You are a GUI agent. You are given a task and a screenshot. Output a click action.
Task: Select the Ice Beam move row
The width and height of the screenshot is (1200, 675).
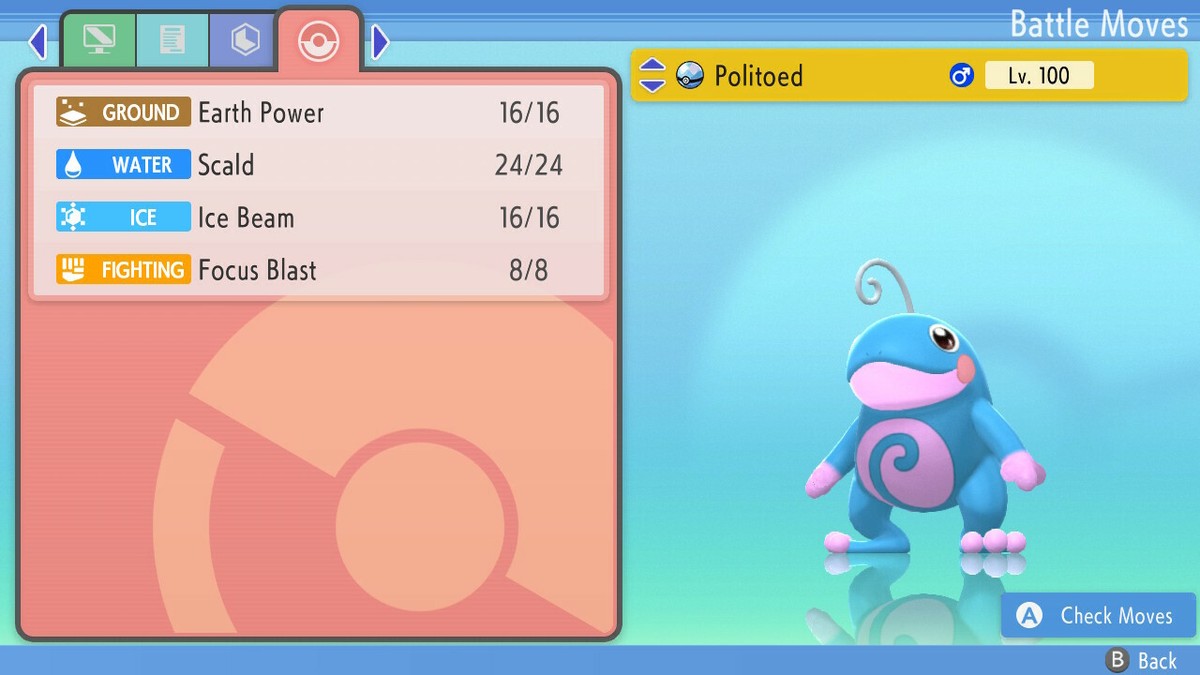[318, 218]
